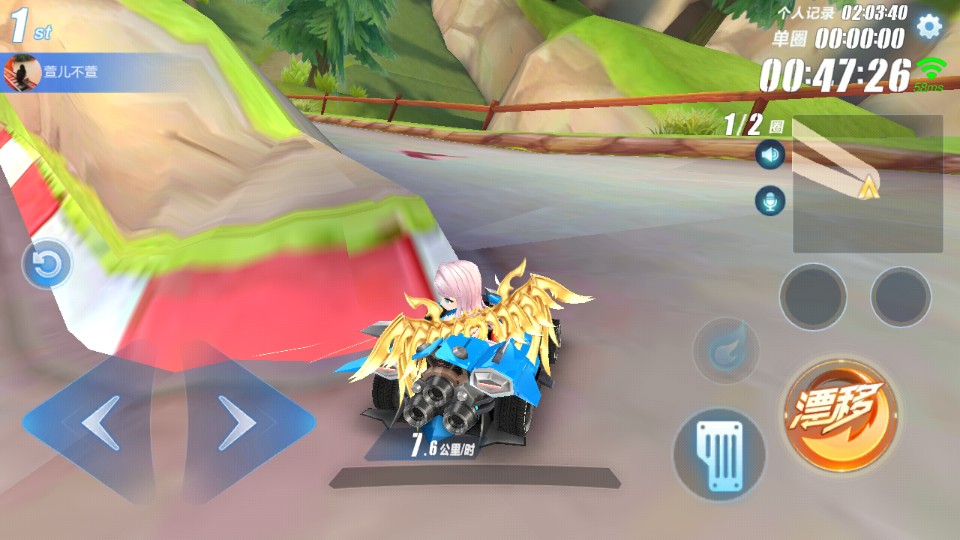Open the settings gear icon
The width and height of the screenshot is (960, 540).
pyautogui.click(x=929, y=26)
